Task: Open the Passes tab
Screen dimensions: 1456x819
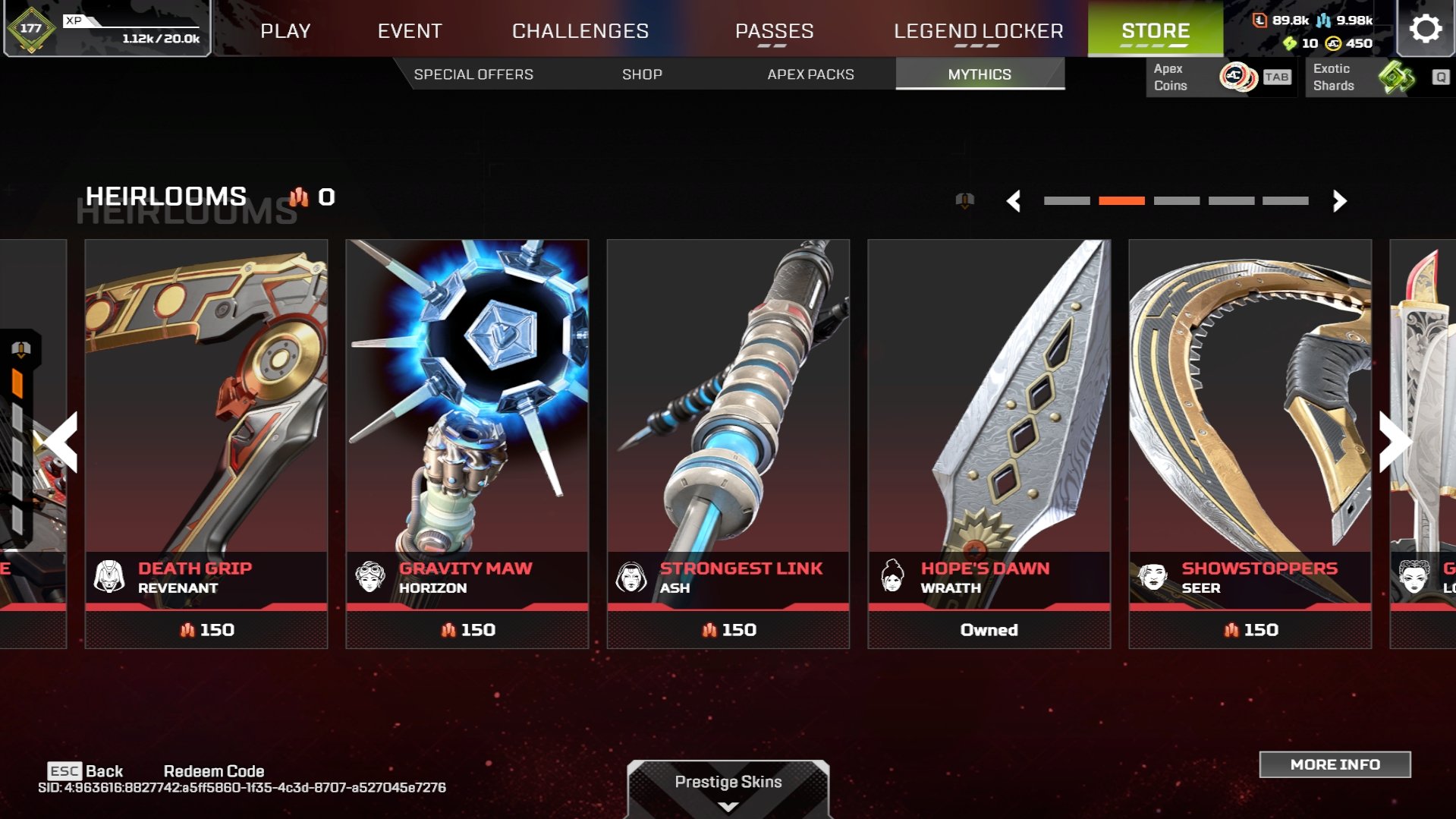Action: 774,31
